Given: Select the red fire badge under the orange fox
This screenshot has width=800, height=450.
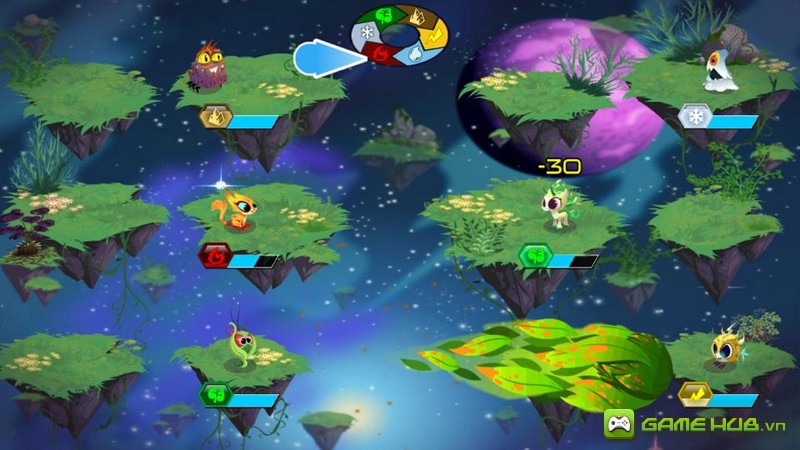Looking at the screenshot, I should click(214, 258).
